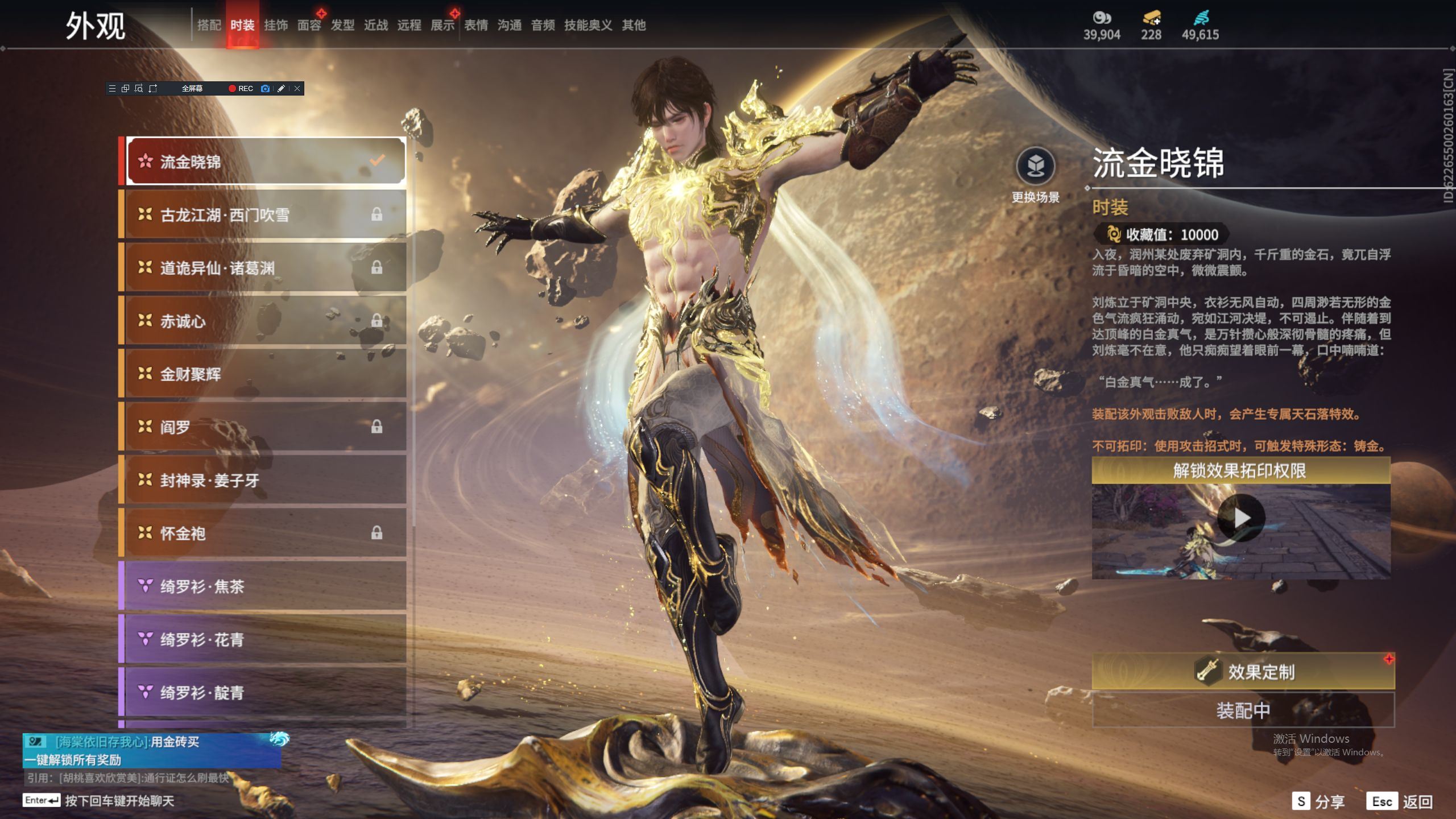
Task: Switch to 技能奥义 tab
Action: [x=588, y=25]
